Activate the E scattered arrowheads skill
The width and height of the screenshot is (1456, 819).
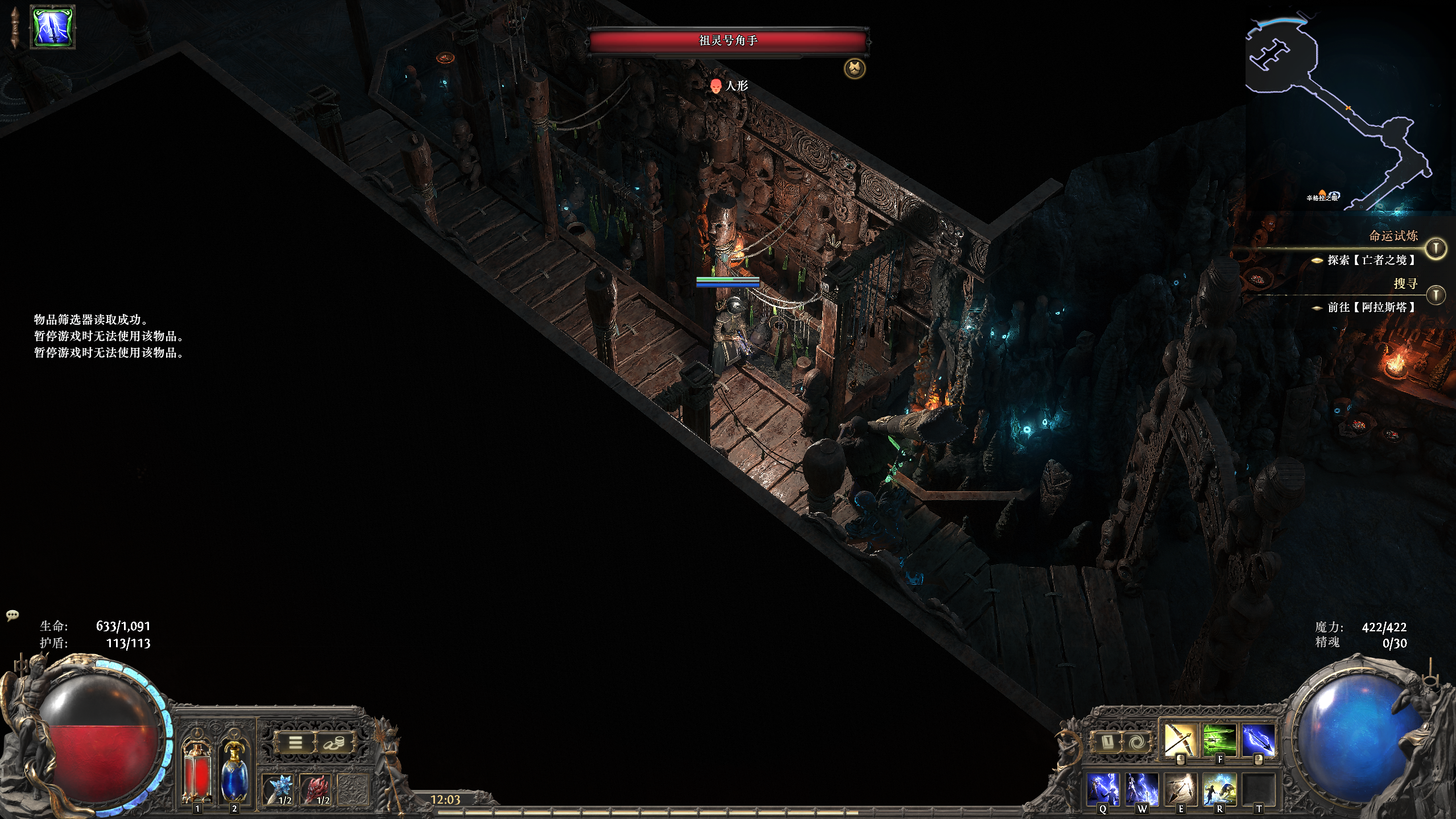pos(1181,789)
